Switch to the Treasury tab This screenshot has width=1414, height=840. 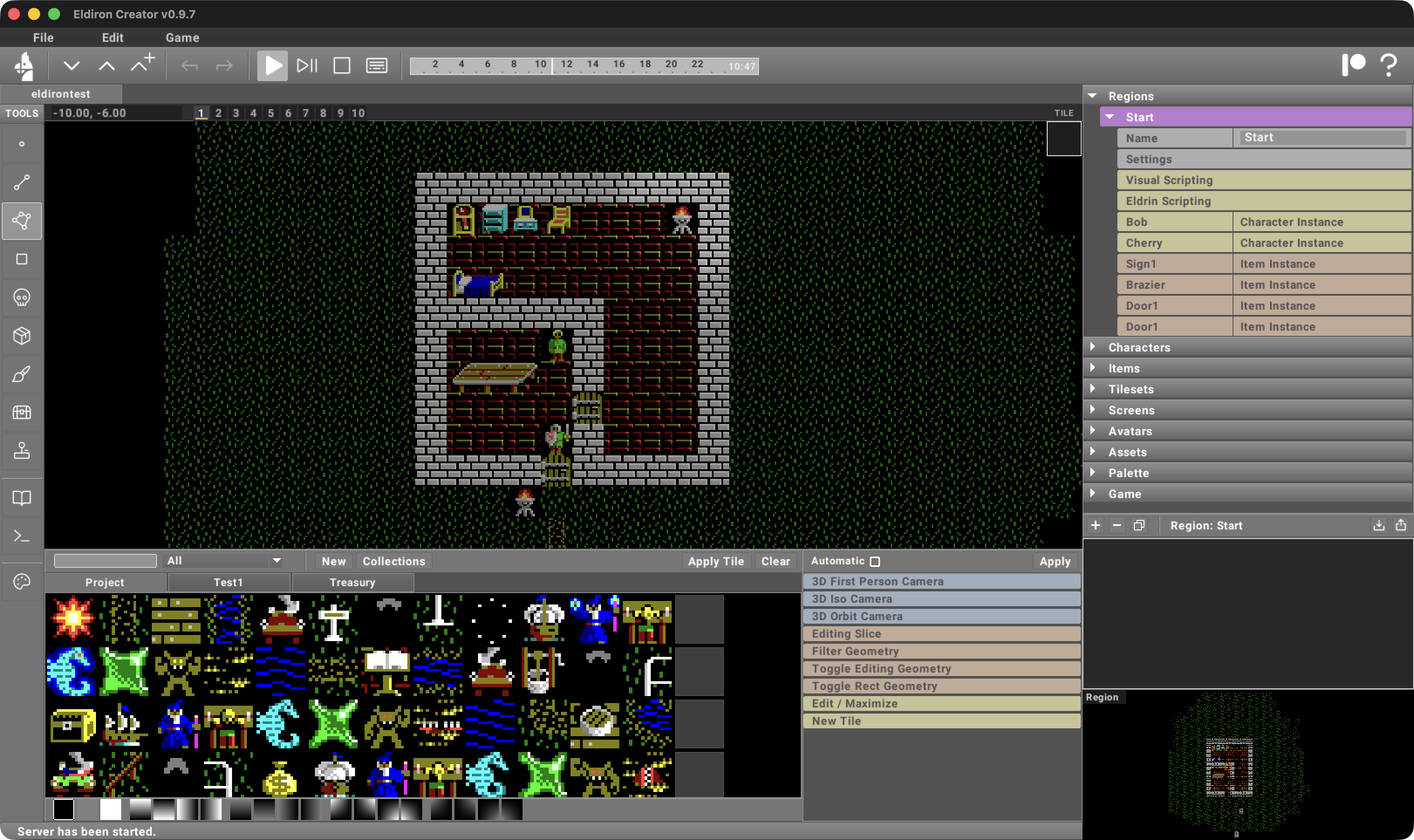[x=352, y=582]
